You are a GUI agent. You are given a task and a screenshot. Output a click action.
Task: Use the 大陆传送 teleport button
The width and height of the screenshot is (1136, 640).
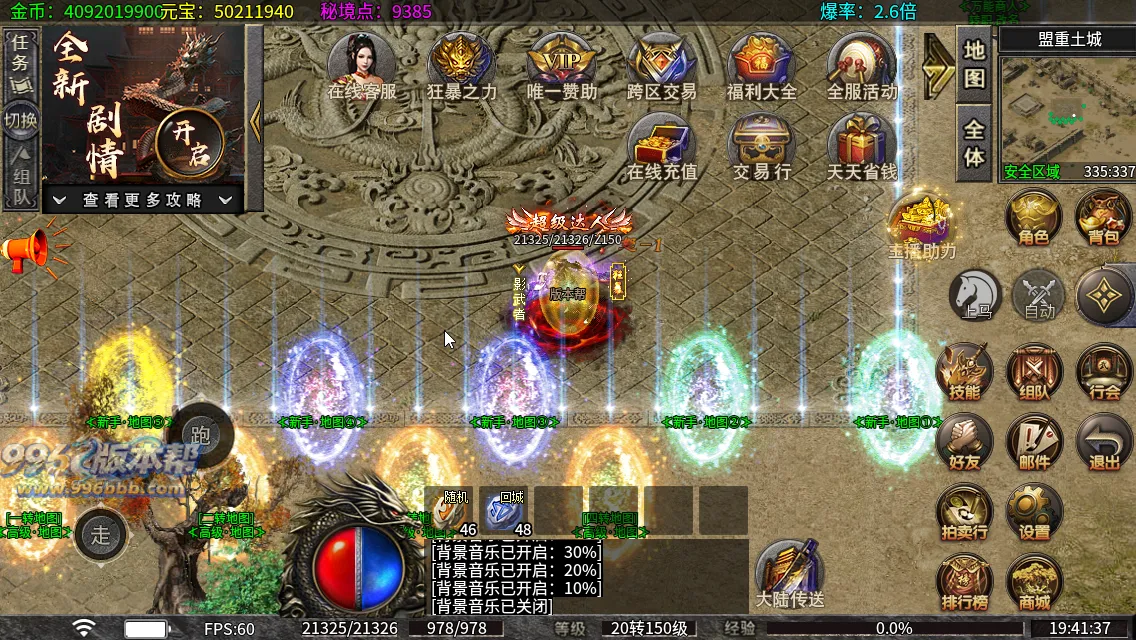pos(790,575)
